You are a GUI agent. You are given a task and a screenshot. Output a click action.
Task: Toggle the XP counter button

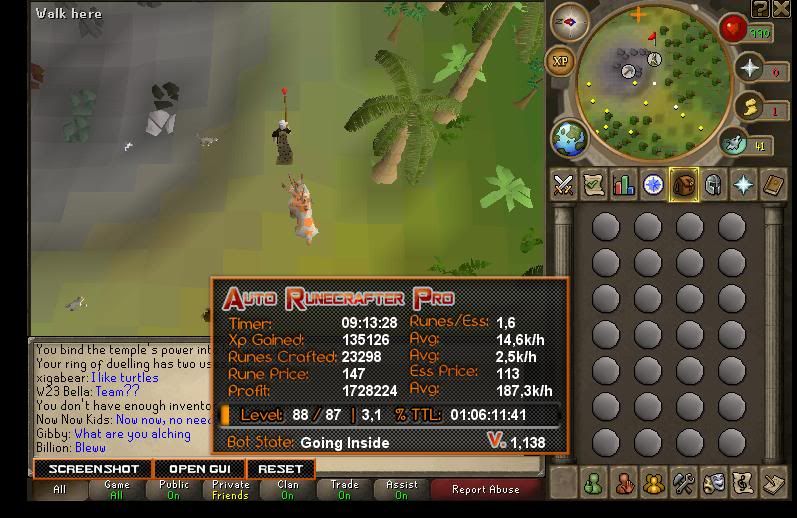point(561,62)
